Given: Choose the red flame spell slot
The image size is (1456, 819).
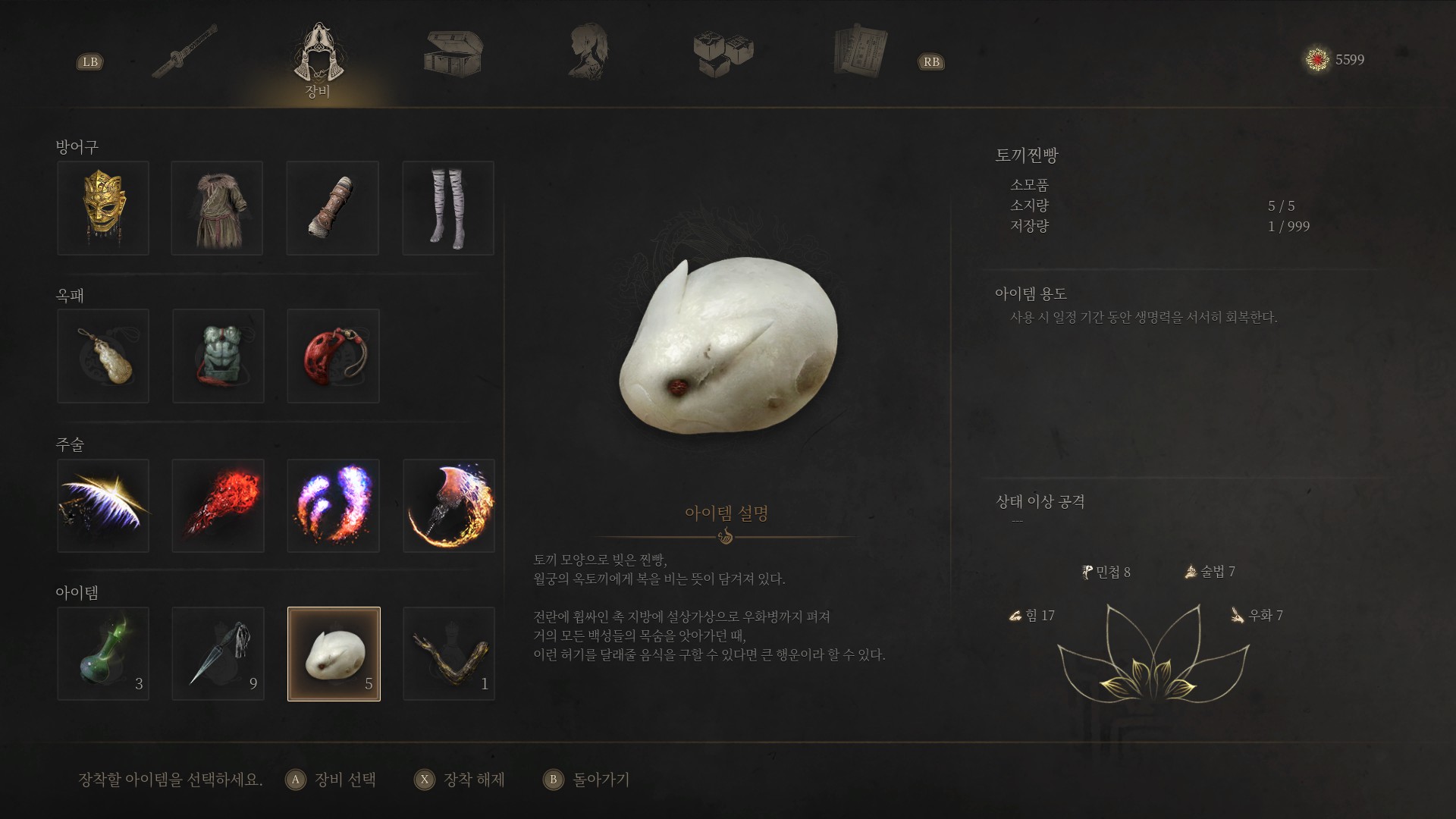Looking at the screenshot, I should (x=218, y=505).
